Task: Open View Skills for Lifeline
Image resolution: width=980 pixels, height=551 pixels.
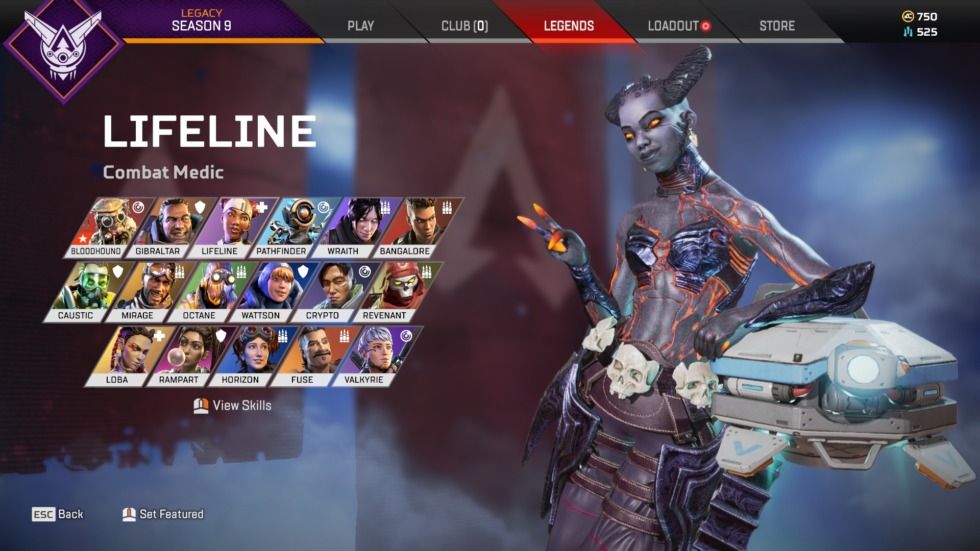Action: [232, 405]
